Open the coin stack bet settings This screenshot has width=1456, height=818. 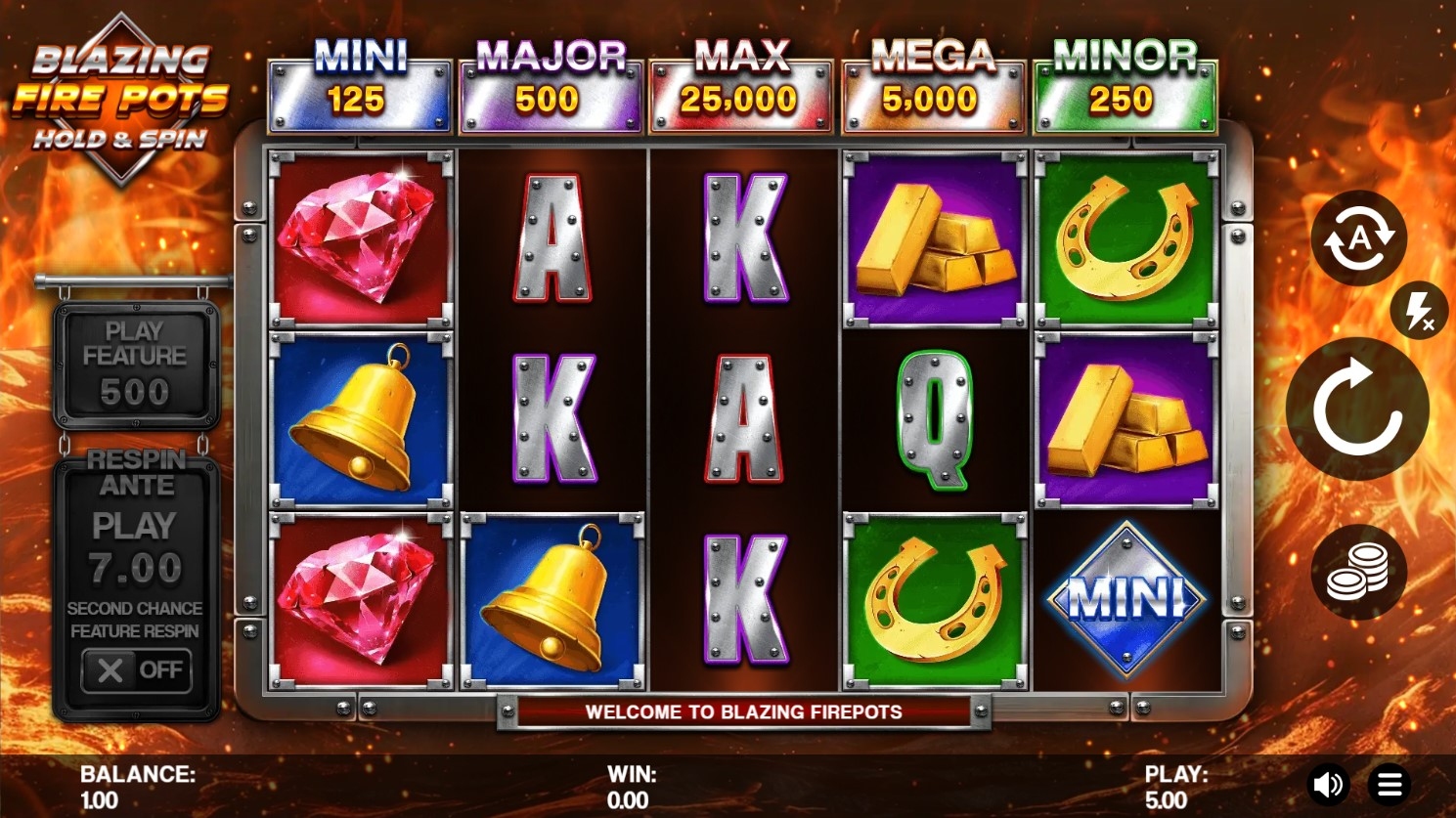click(x=1358, y=572)
